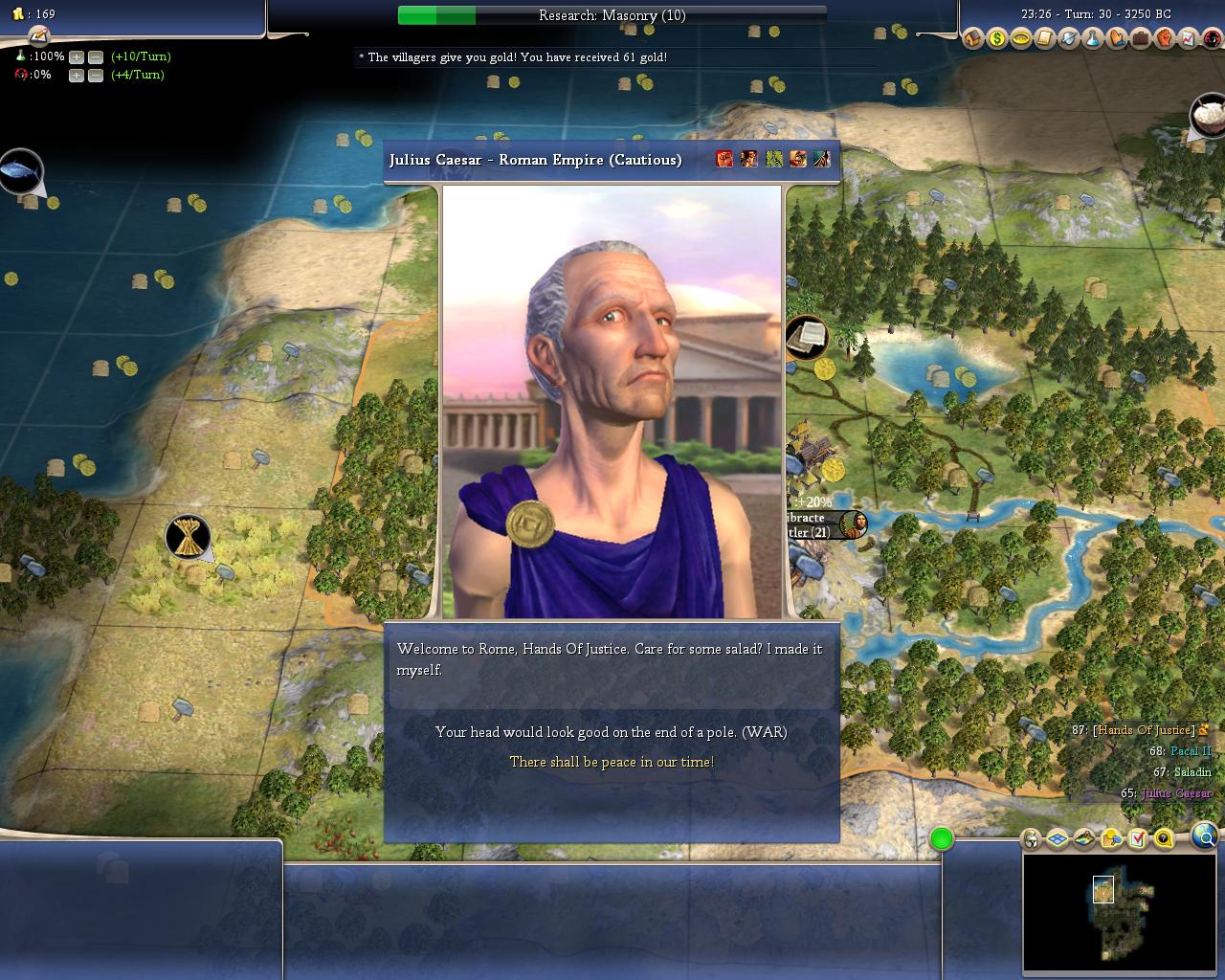Open the military advisor fist icon
Image resolution: width=1225 pixels, height=980 pixels.
1165,39
